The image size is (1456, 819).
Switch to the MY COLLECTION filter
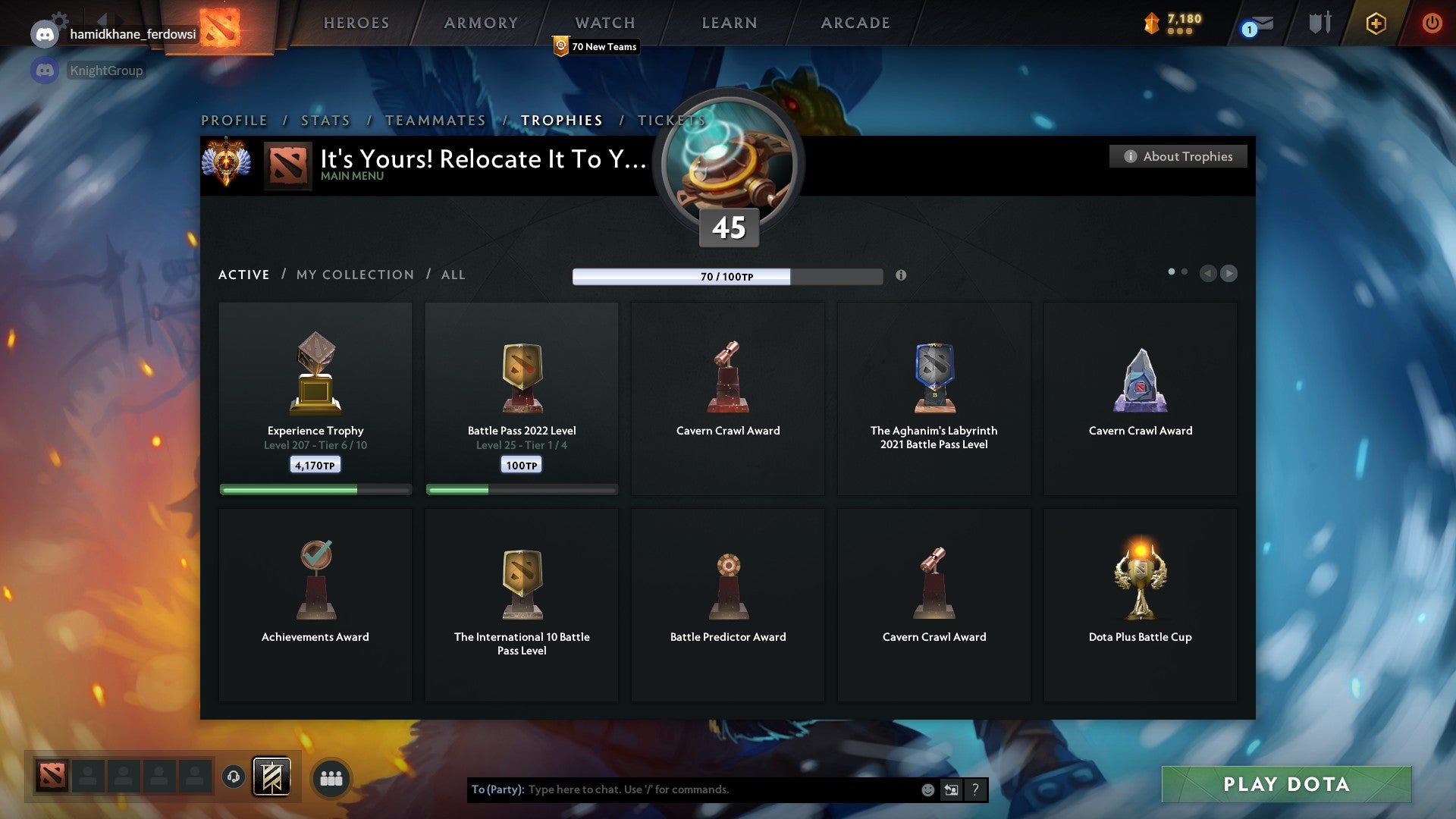tap(354, 275)
